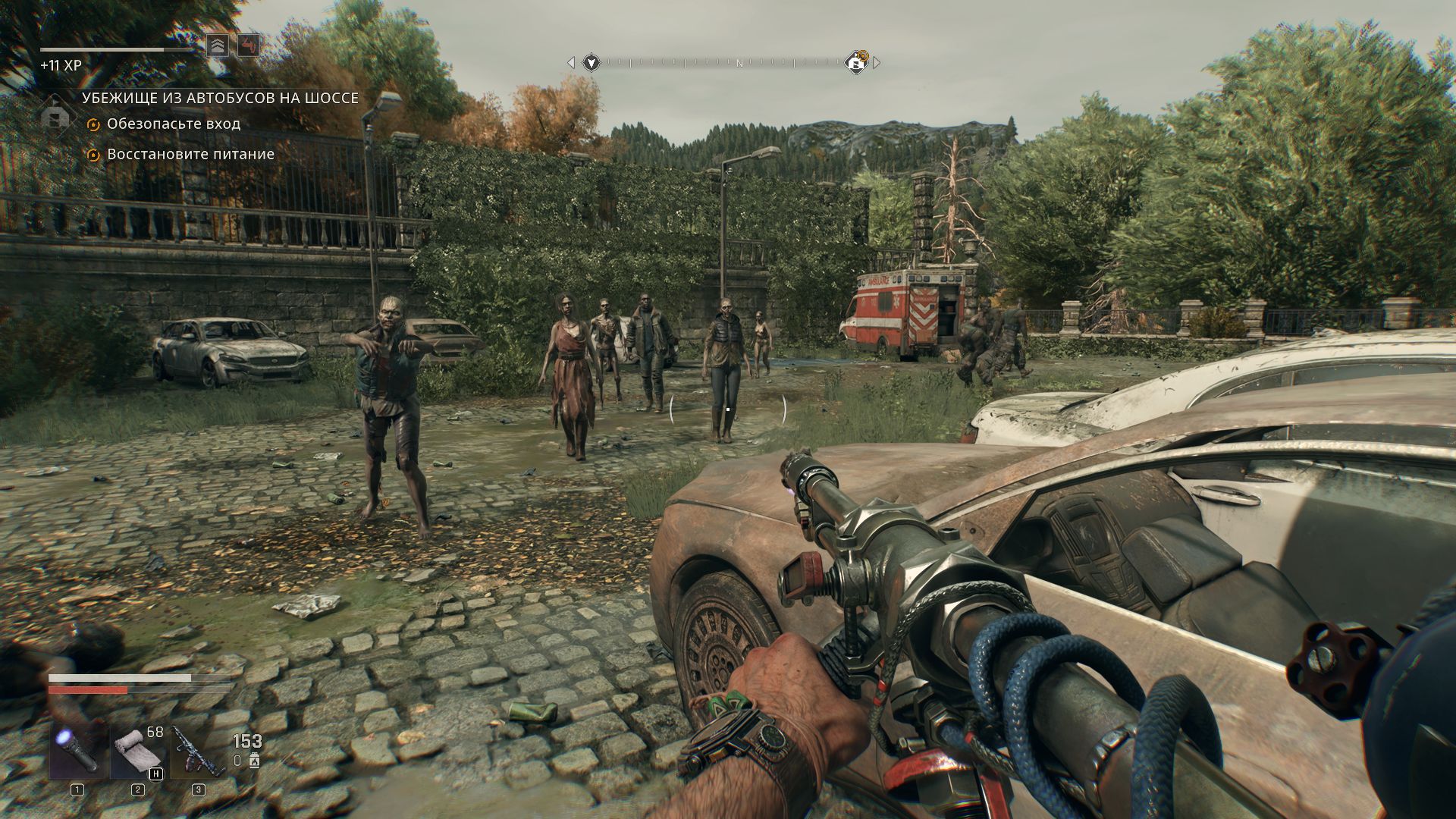Select the "Обезопасьте вход" objective
This screenshot has width=1456, height=819.
(x=173, y=124)
